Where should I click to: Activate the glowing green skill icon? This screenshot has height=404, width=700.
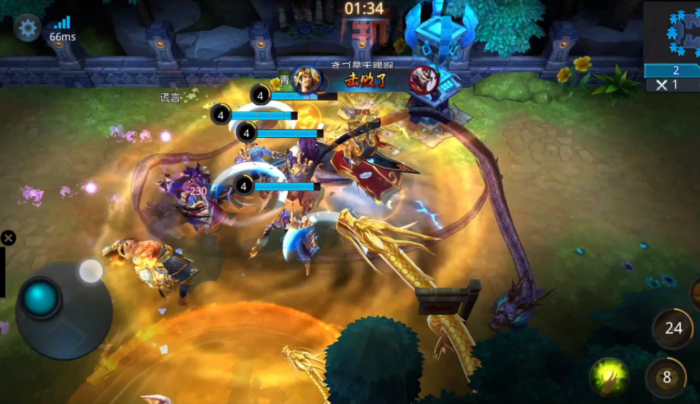(x=609, y=375)
